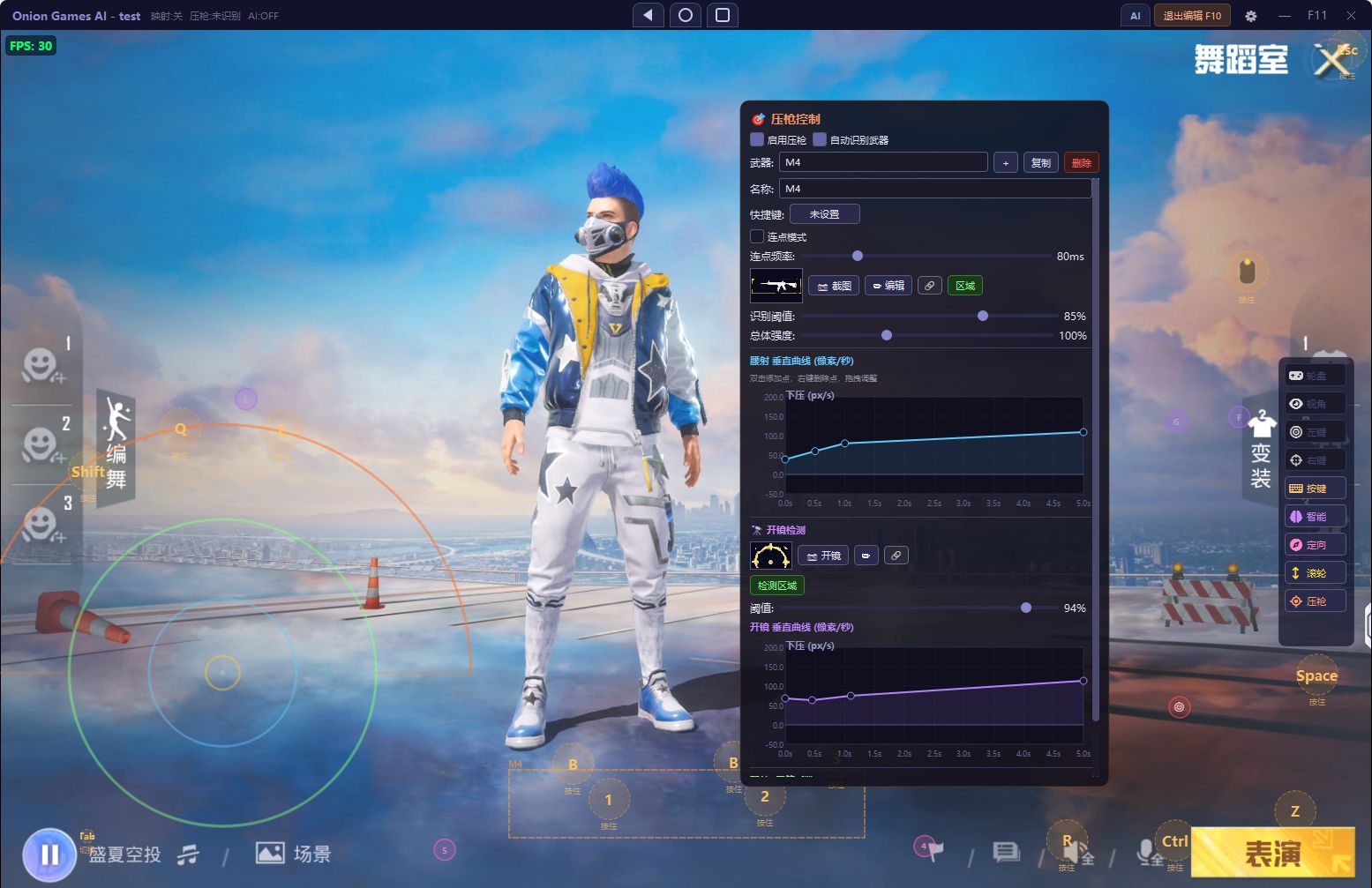The width and height of the screenshot is (1372, 888).
Task: Click the yellow 表演 perform button
Action: pyautogui.click(x=1272, y=853)
